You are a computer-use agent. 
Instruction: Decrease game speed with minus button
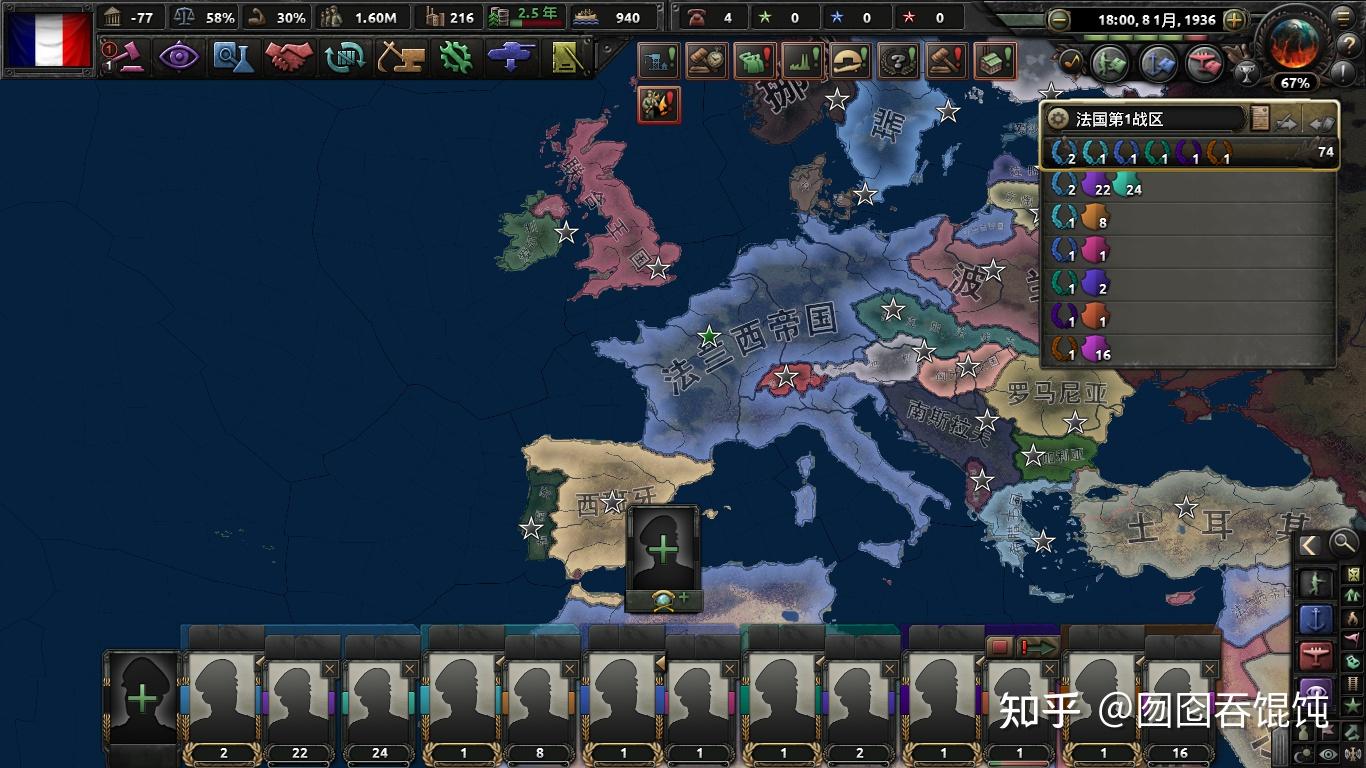(1059, 19)
